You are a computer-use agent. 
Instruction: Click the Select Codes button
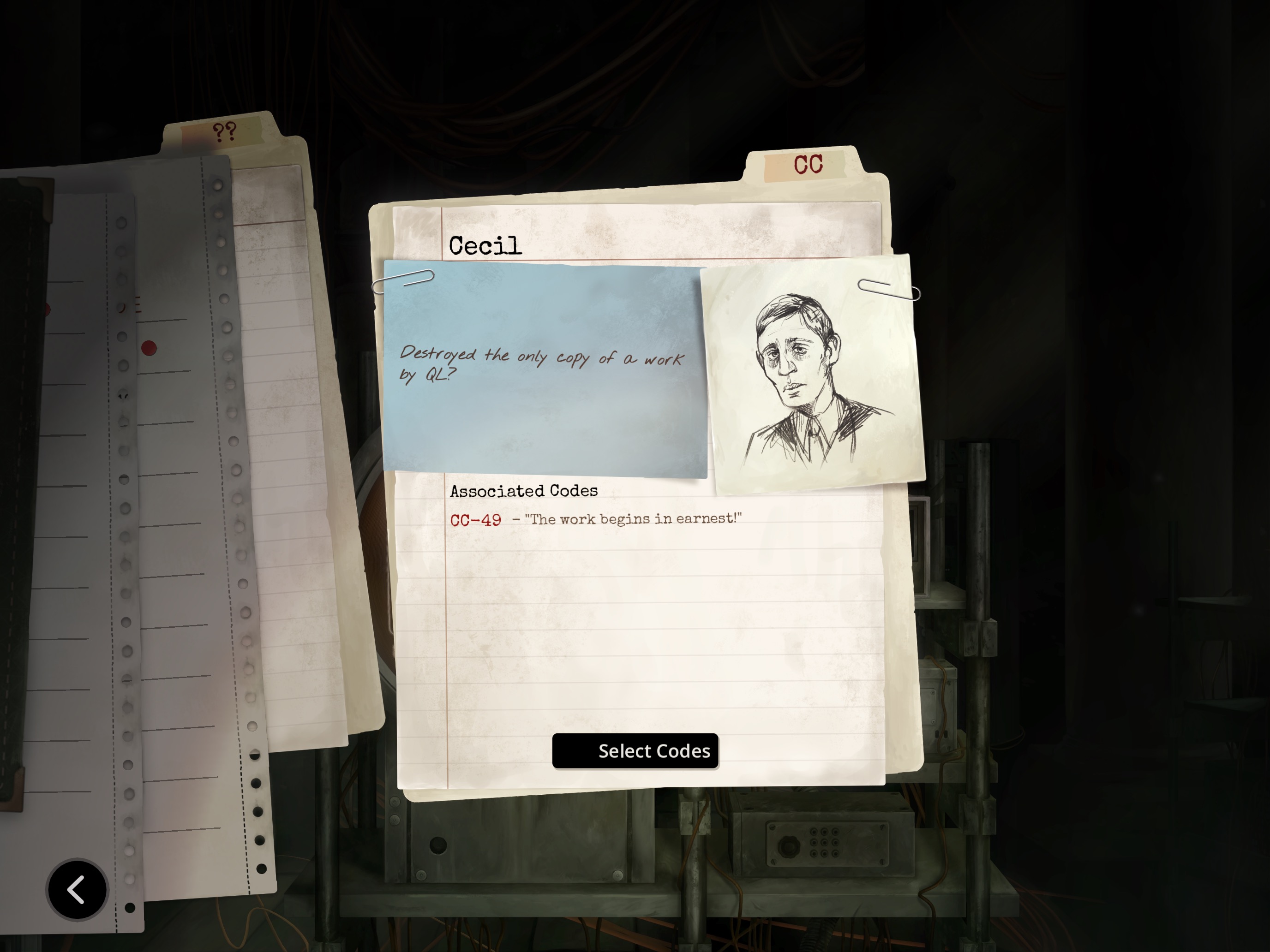click(635, 750)
